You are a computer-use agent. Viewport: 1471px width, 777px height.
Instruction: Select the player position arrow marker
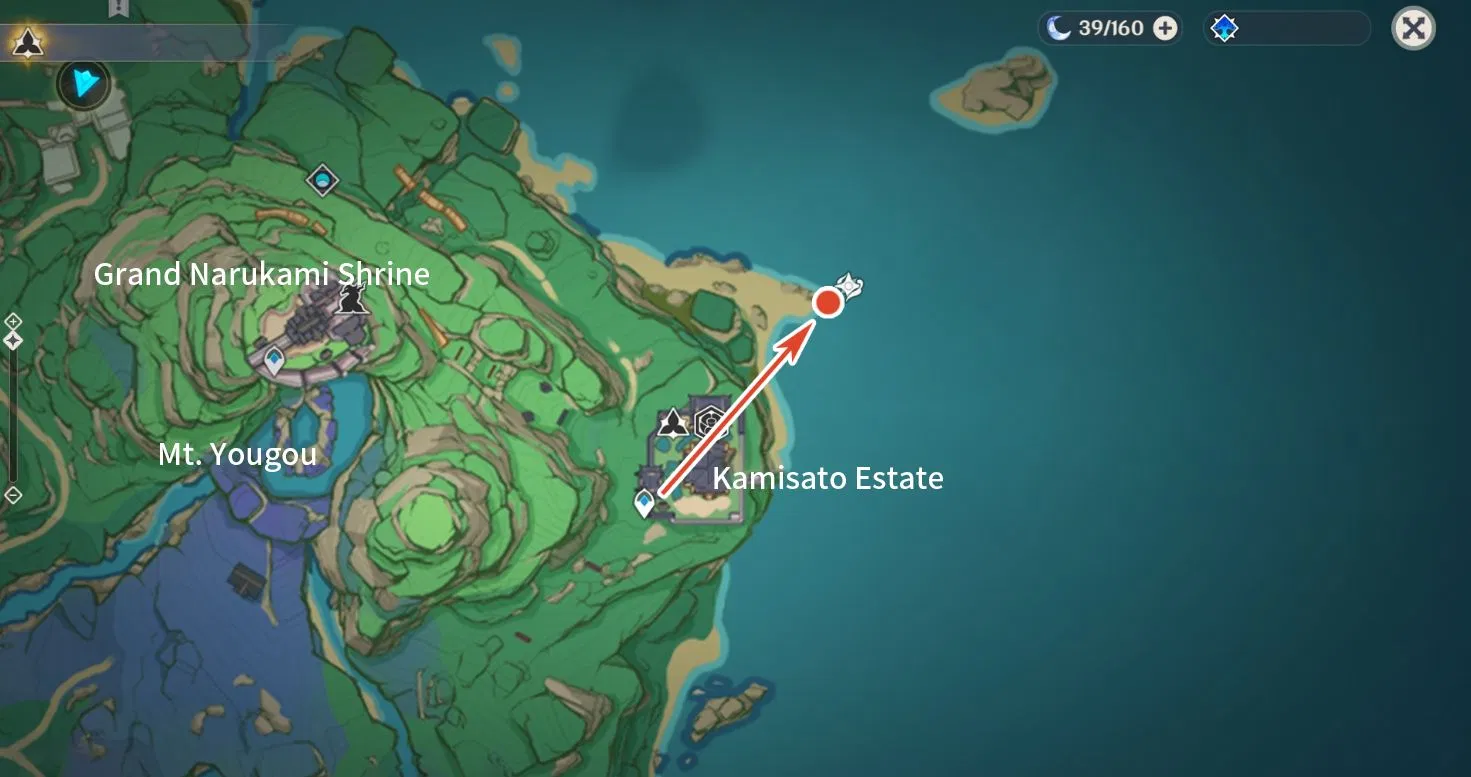coord(83,84)
